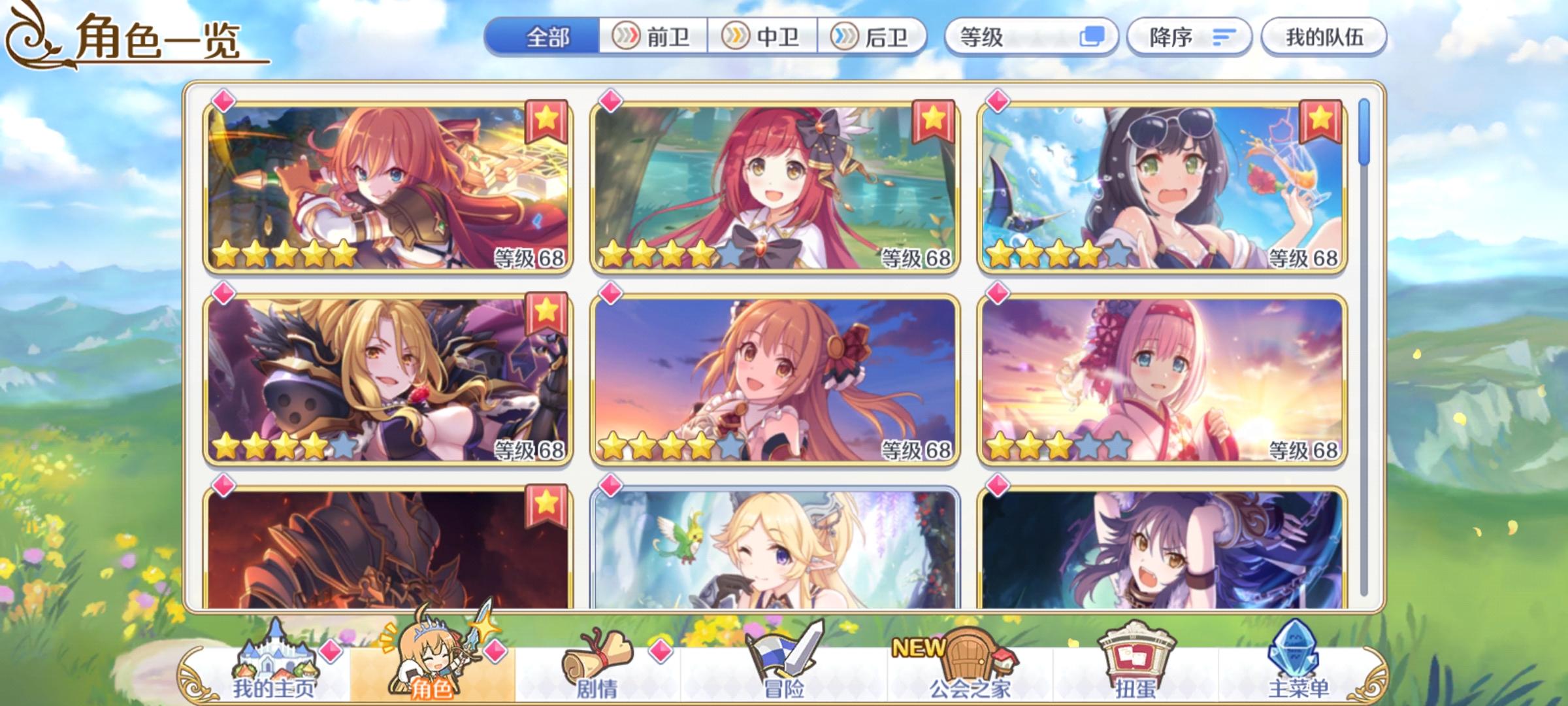Screen dimensions: 1568x706
Task: Expand the 前卫 filter tab chevron
Action: [627, 37]
